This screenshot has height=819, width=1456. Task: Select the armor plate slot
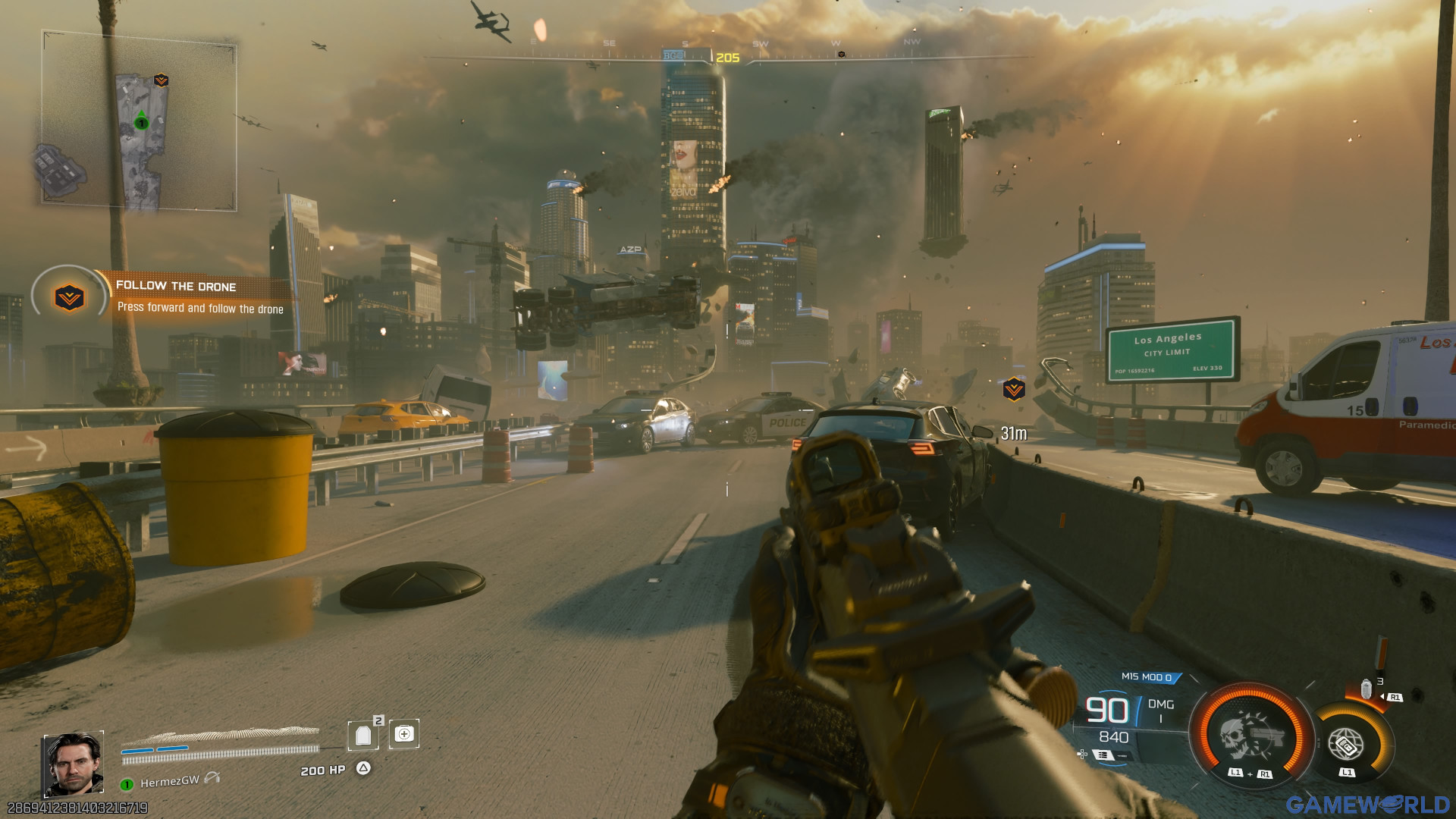coord(363,735)
